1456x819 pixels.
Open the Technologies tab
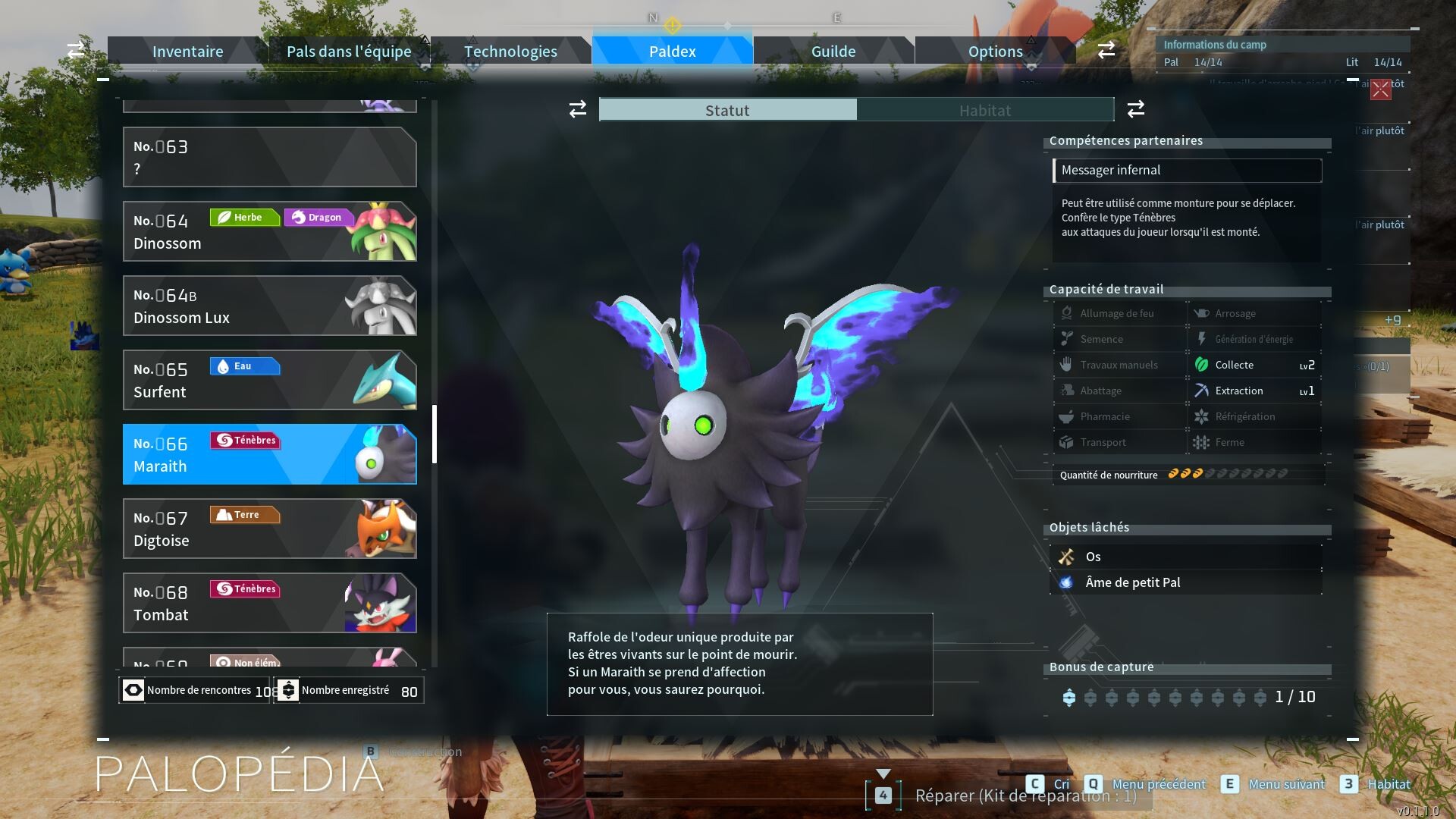point(510,52)
